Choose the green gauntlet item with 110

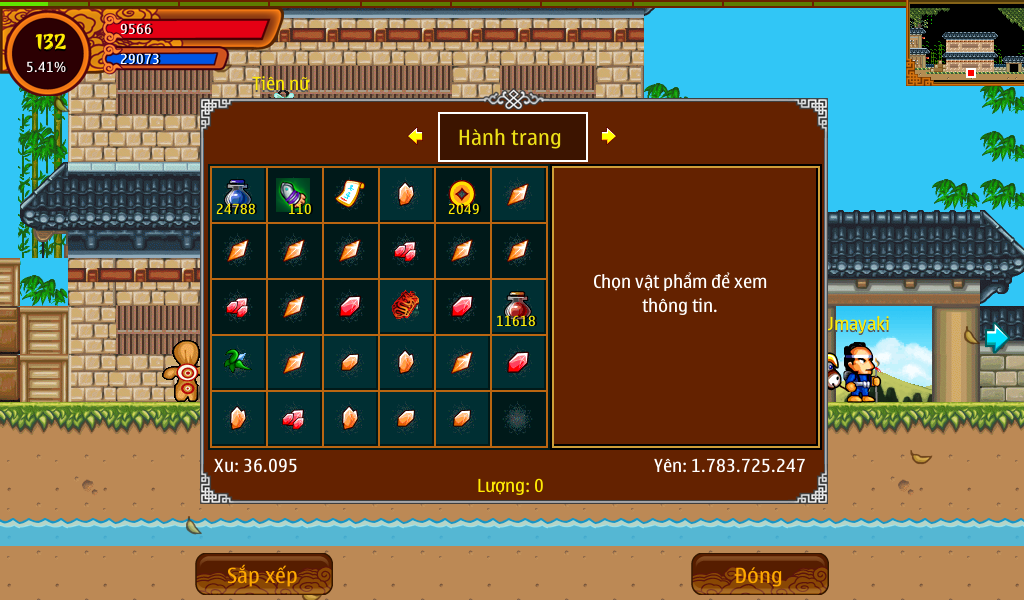click(294, 195)
